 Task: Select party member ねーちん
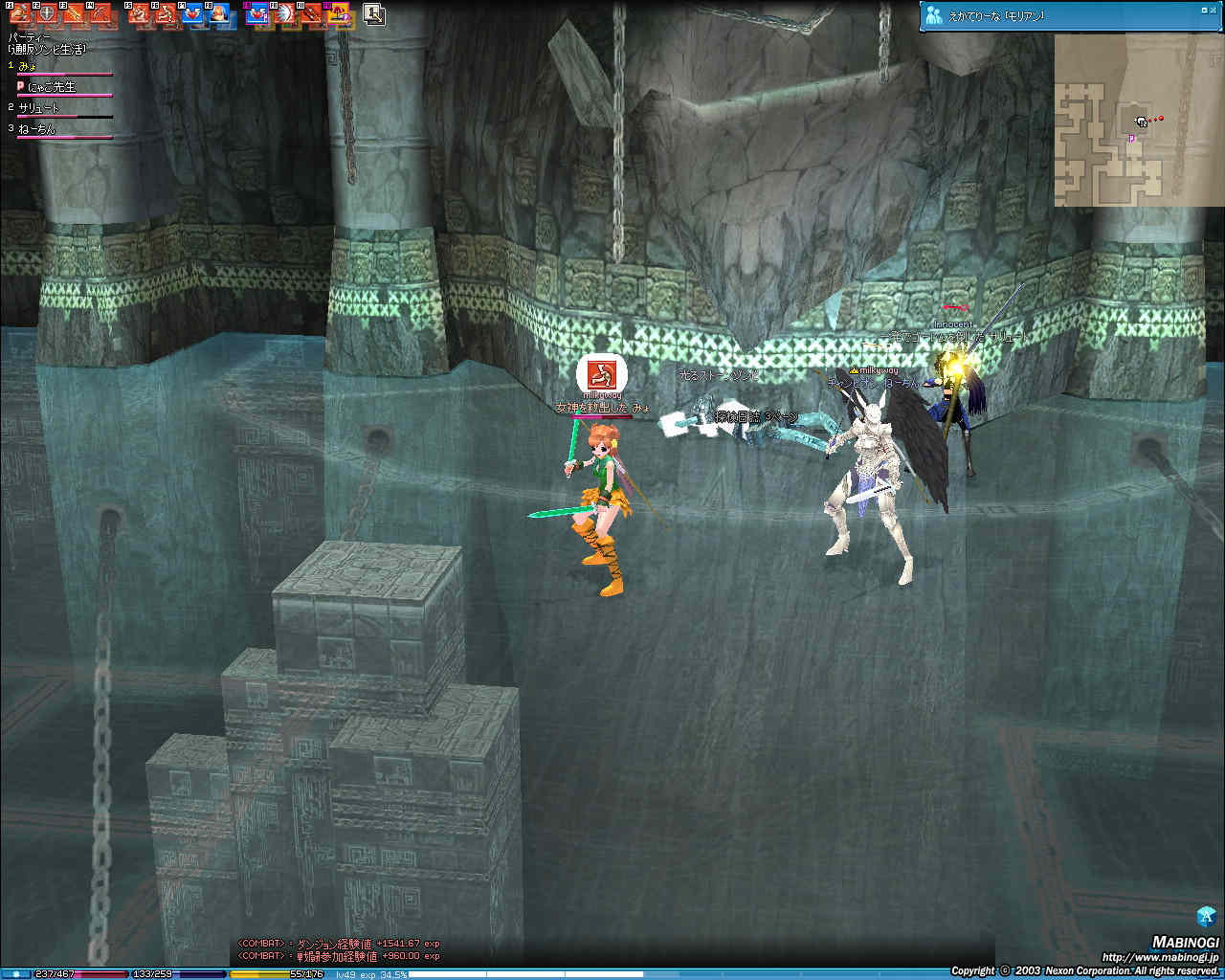click(37, 129)
